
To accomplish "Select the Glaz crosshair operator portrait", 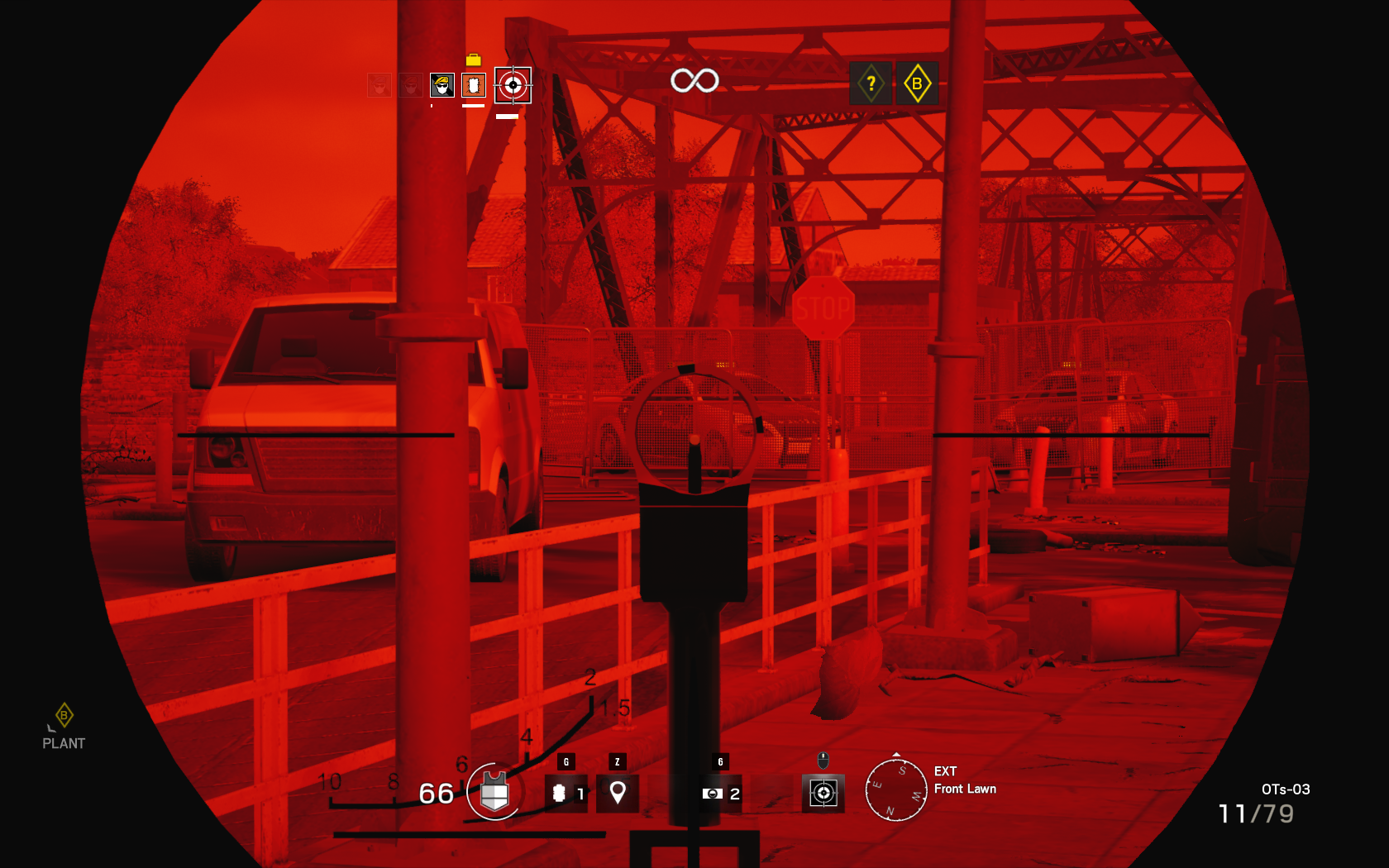I will [513, 85].
